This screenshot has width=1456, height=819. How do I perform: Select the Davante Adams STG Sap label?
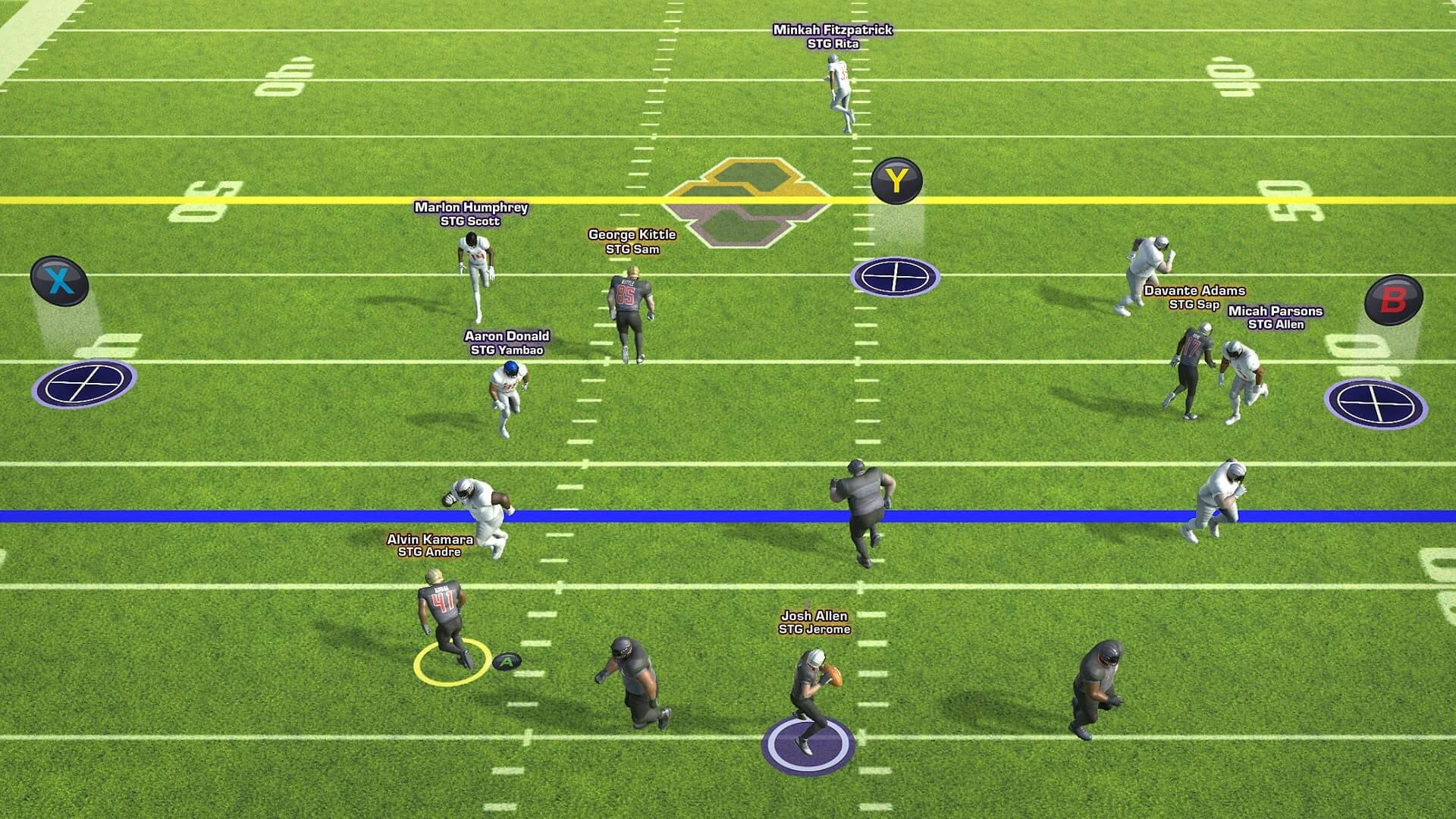(1194, 296)
